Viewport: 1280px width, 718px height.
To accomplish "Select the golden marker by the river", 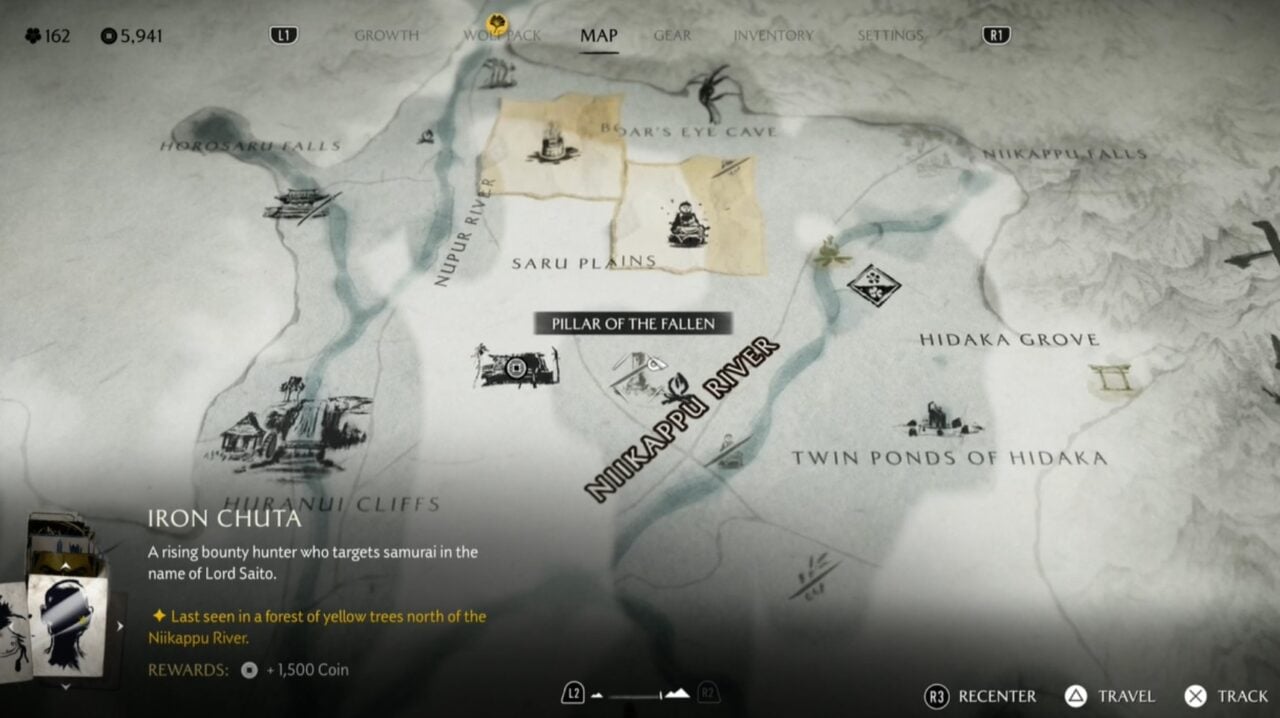I will (x=827, y=252).
